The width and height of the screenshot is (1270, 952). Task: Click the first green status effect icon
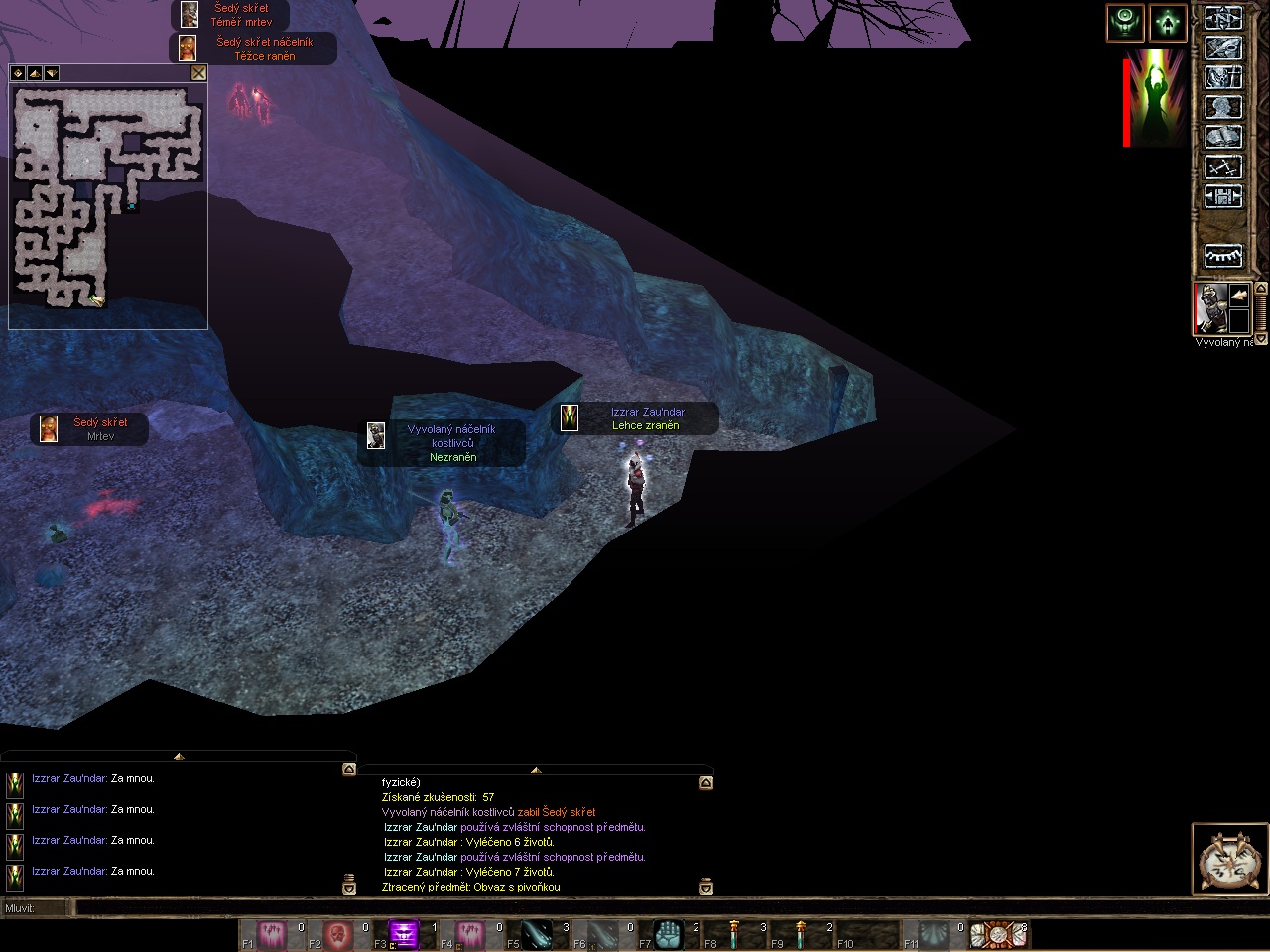[x=1125, y=23]
